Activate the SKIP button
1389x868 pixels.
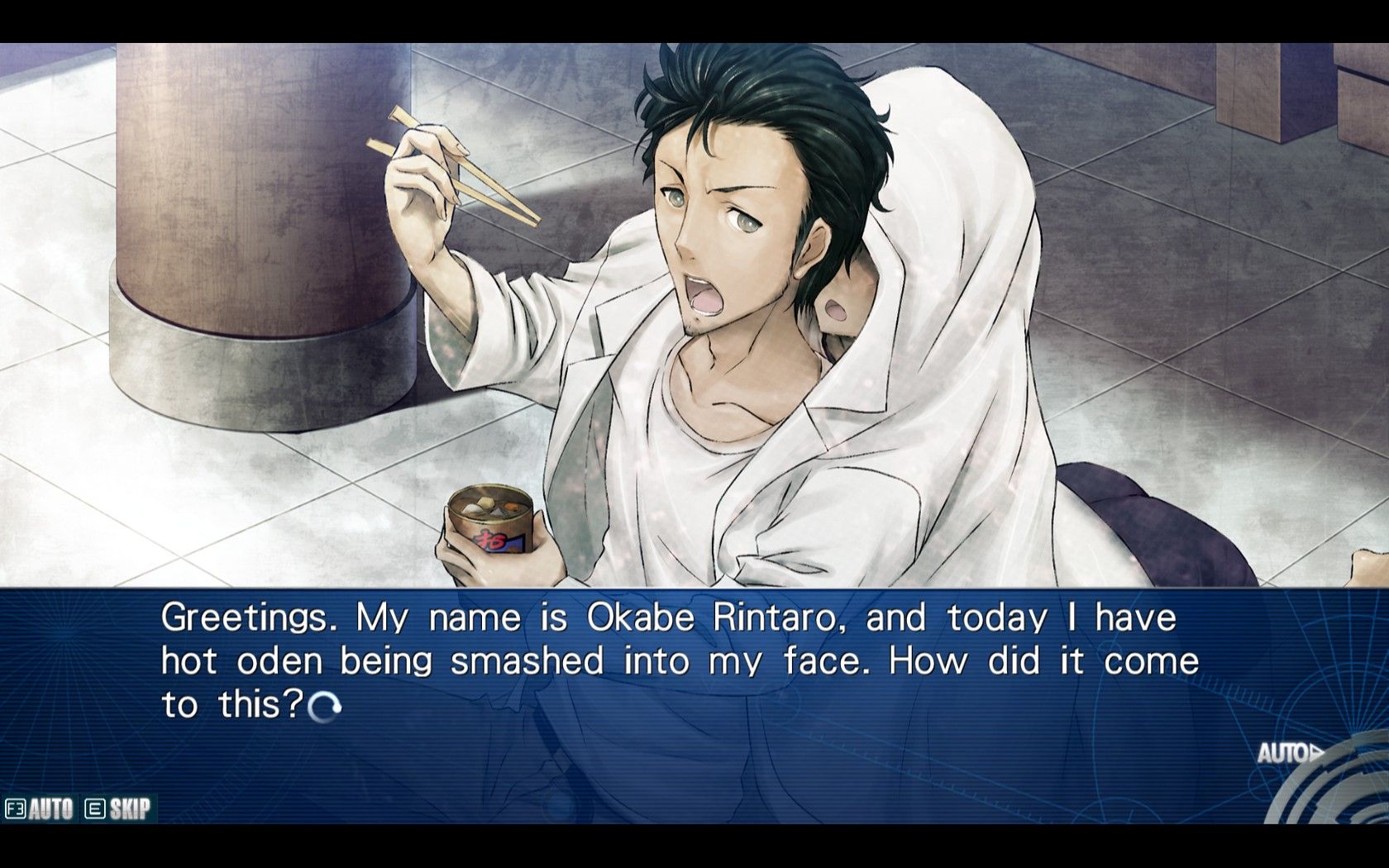click(x=129, y=808)
